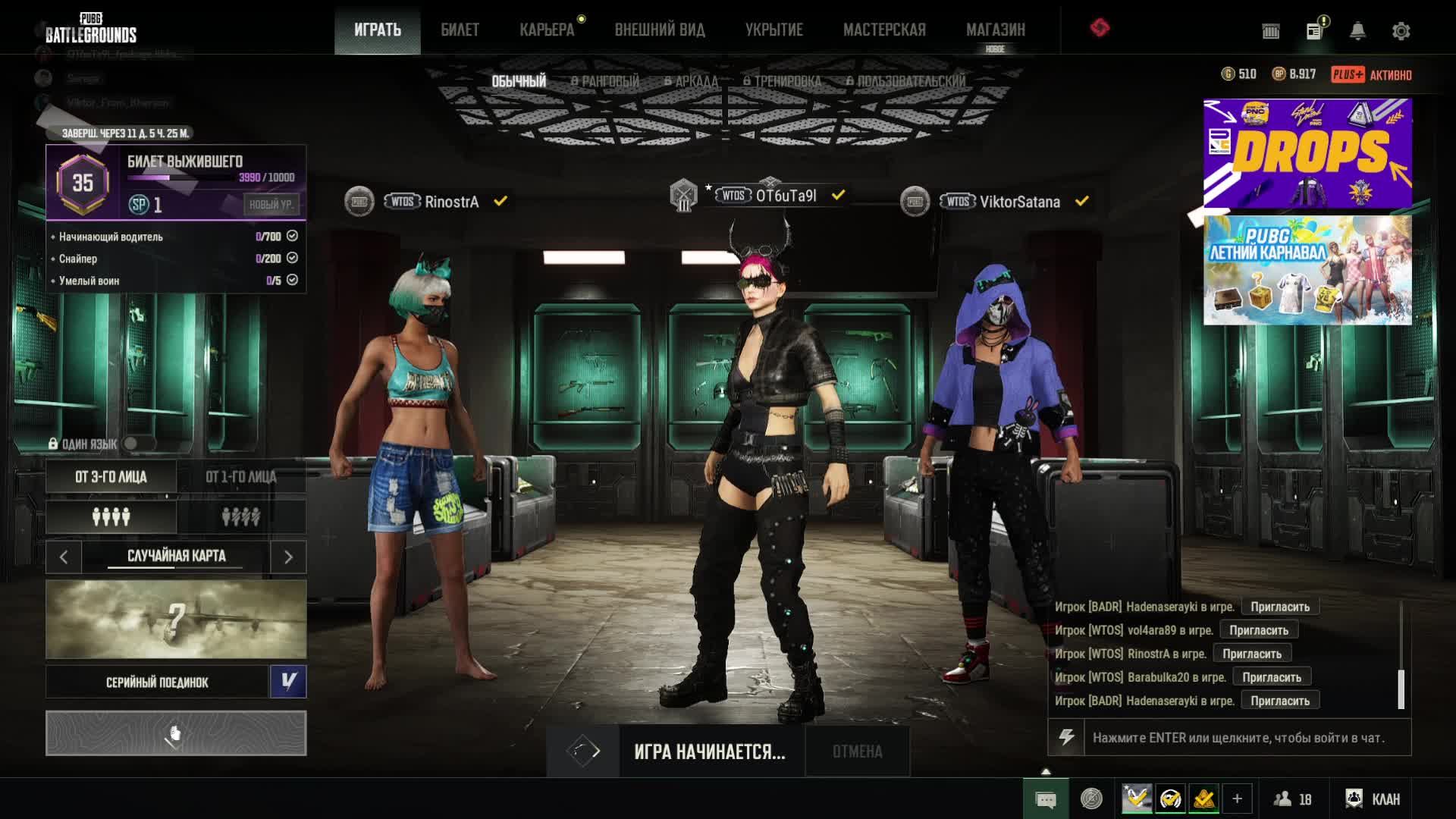Viewport: 1456px width, 819px height.
Task: Open the Летний карнавал banner
Action: (1307, 270)
